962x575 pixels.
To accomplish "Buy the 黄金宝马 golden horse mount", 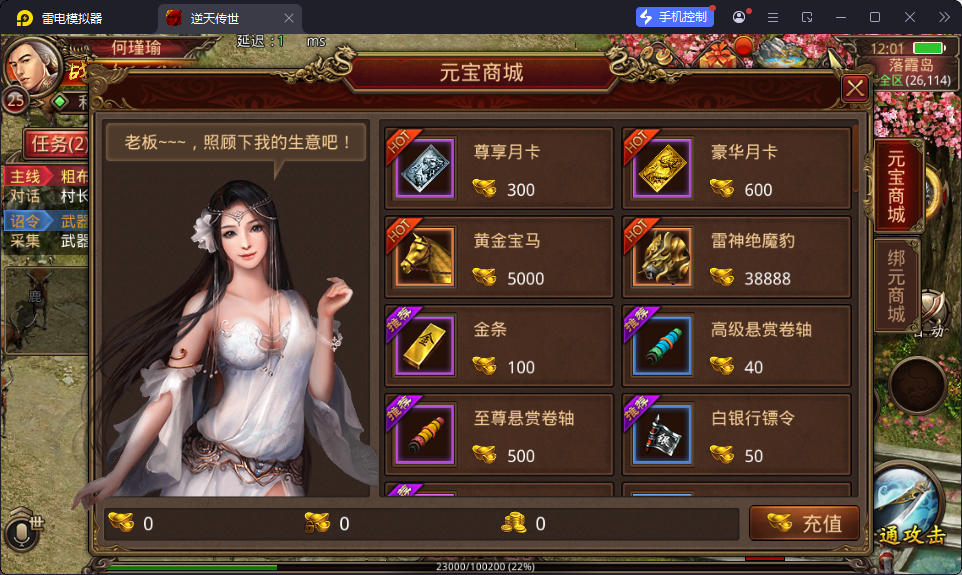I will pos(498,258).
